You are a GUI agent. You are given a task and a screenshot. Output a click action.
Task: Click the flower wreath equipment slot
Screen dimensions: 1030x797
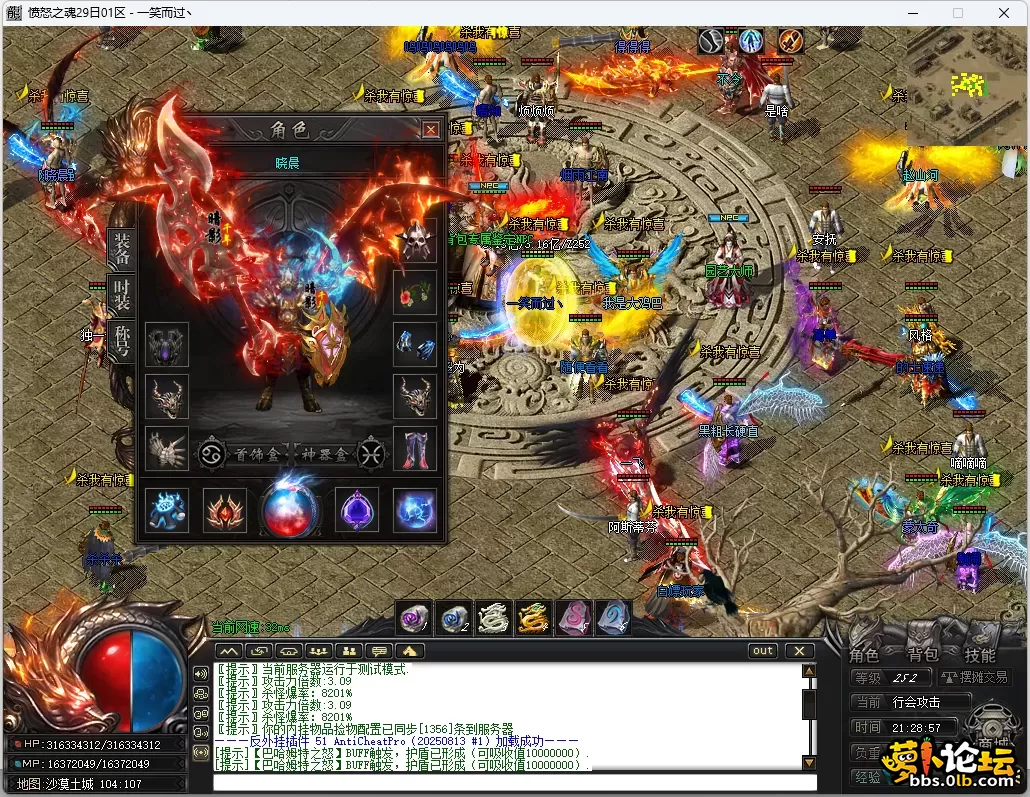pyautogui.click(x=415, y=293)
